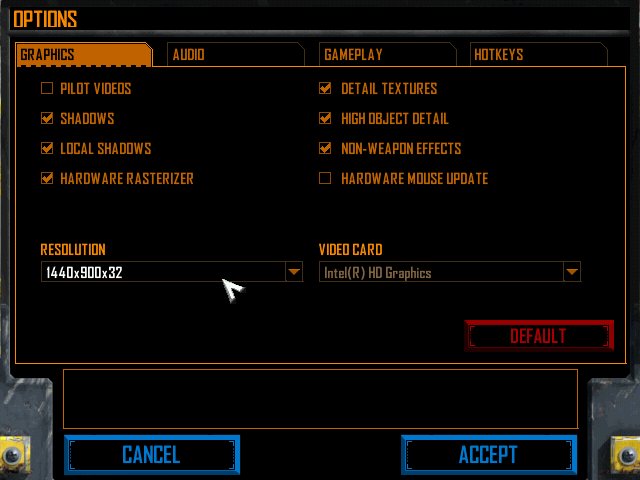Switch to the Audio tab
640x480 pixels.
pos(232,55)
